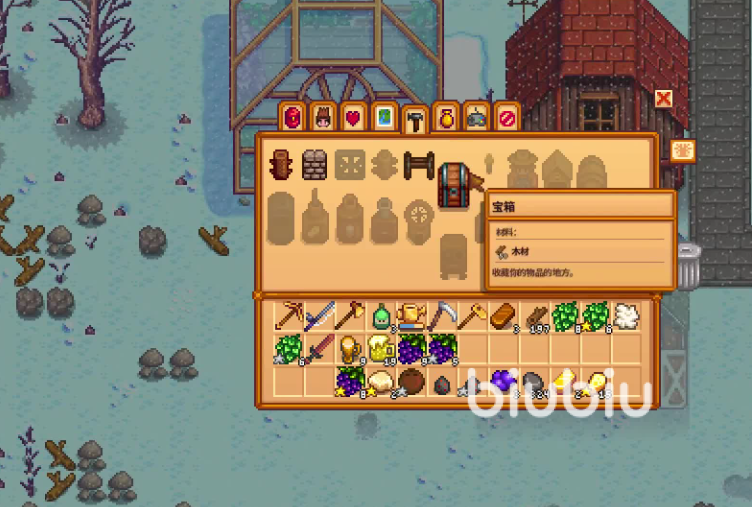
Task: Show the map tab
Action: 383,117
